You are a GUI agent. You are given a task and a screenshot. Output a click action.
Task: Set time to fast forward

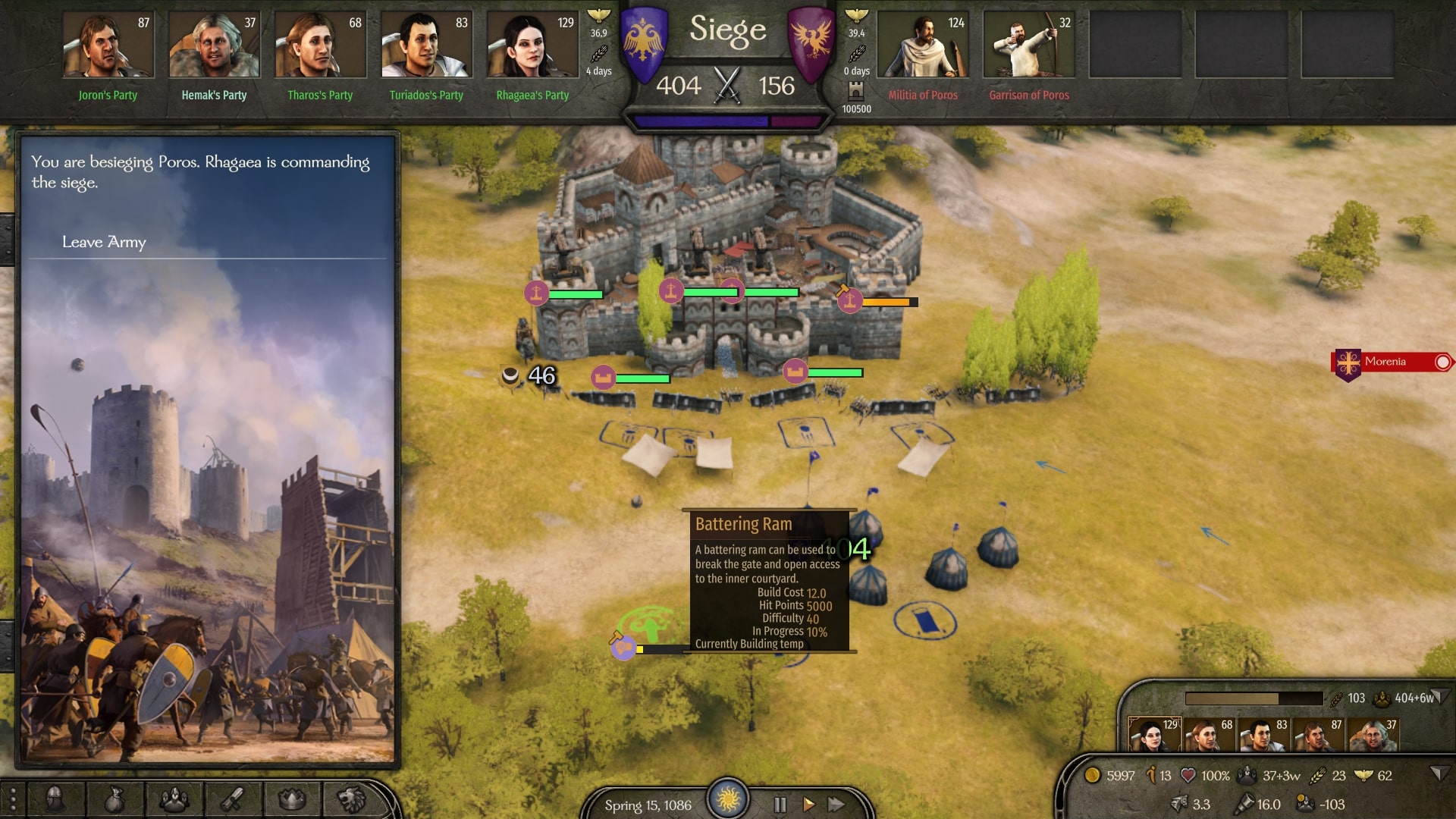click(836, 804)
